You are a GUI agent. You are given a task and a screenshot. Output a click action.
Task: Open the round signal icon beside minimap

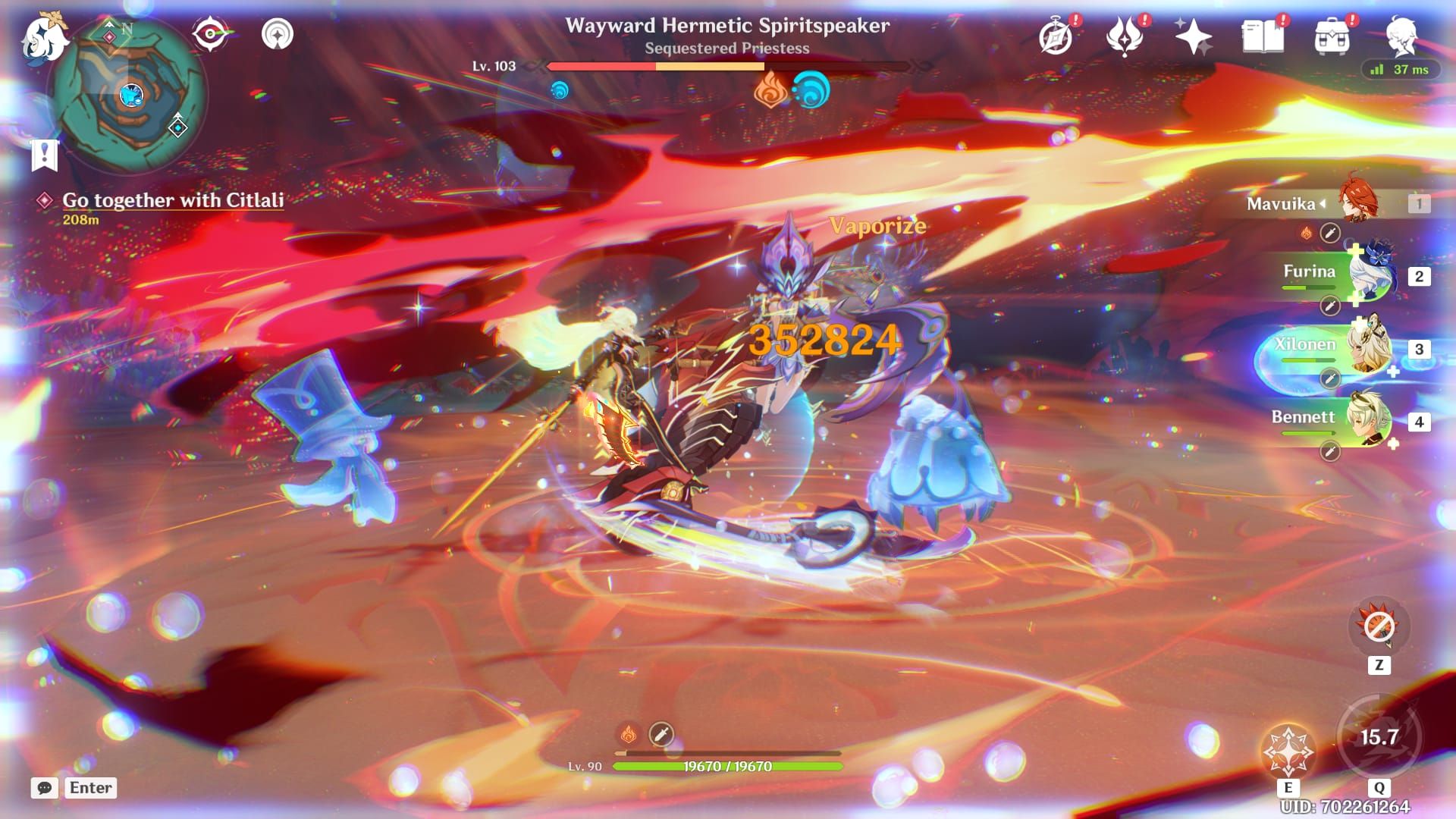(277, 34)
